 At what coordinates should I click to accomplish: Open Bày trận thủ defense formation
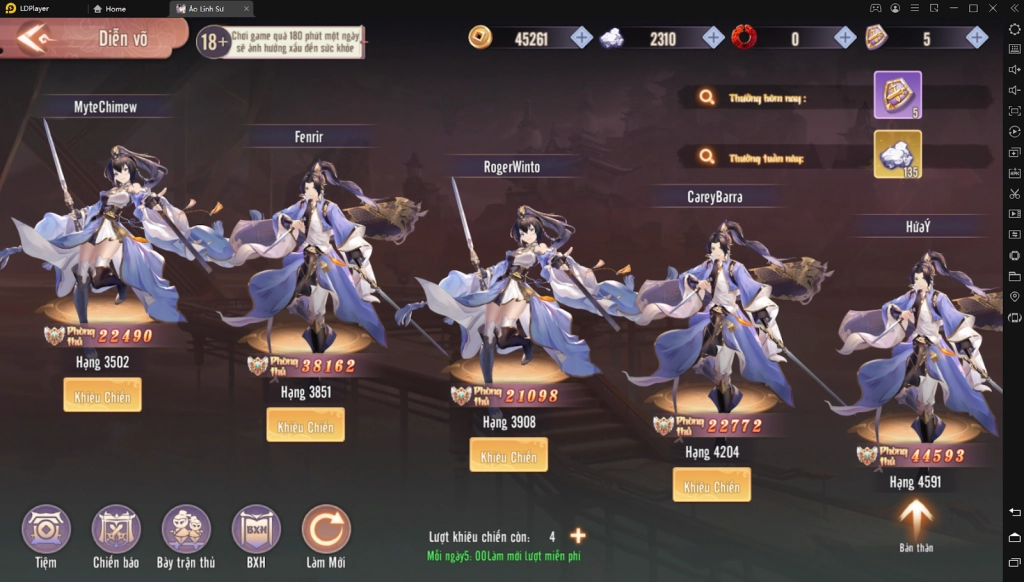coord(186,530)
